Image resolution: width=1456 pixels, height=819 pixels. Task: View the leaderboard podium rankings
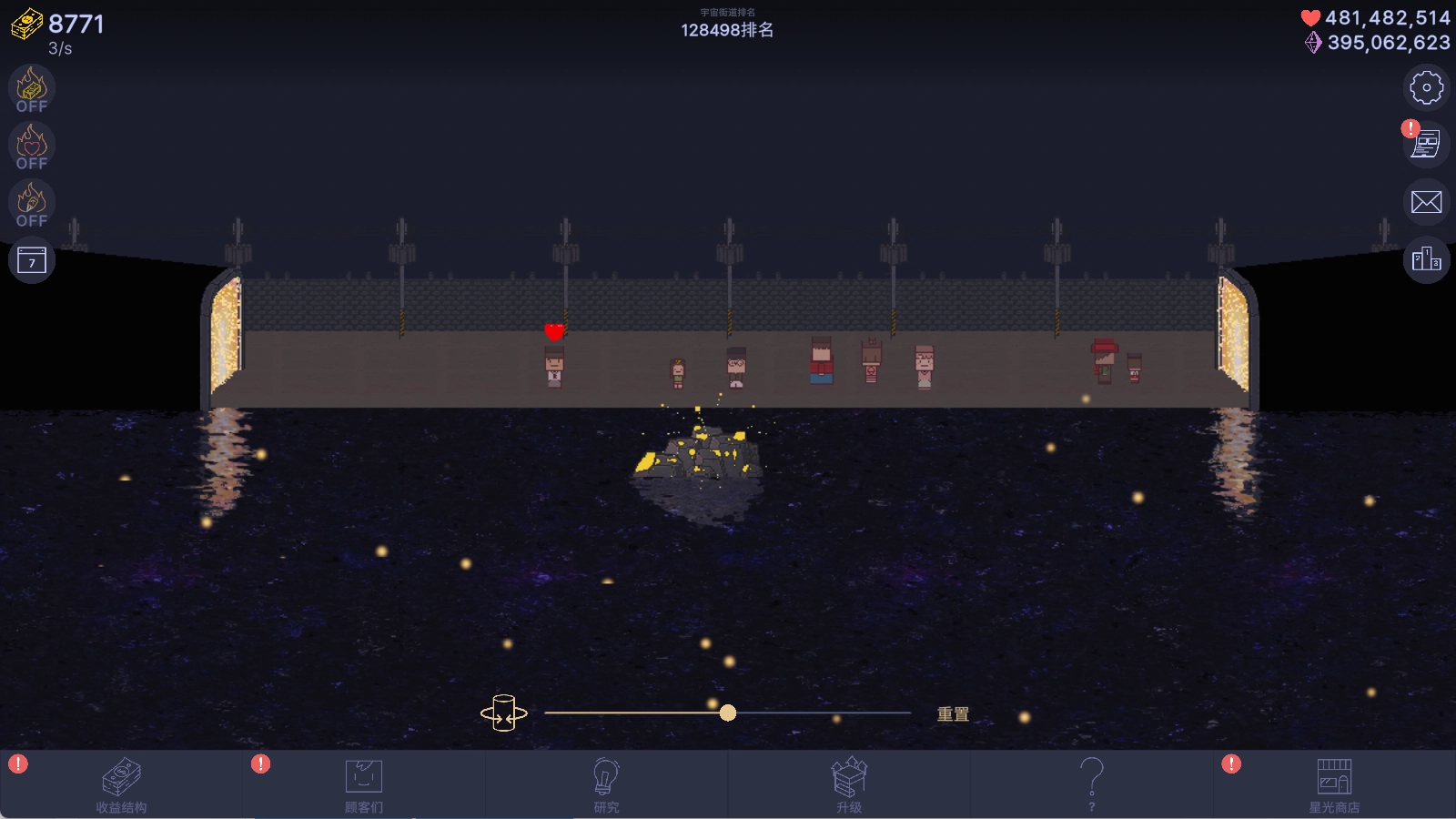tap(1424, 260)
